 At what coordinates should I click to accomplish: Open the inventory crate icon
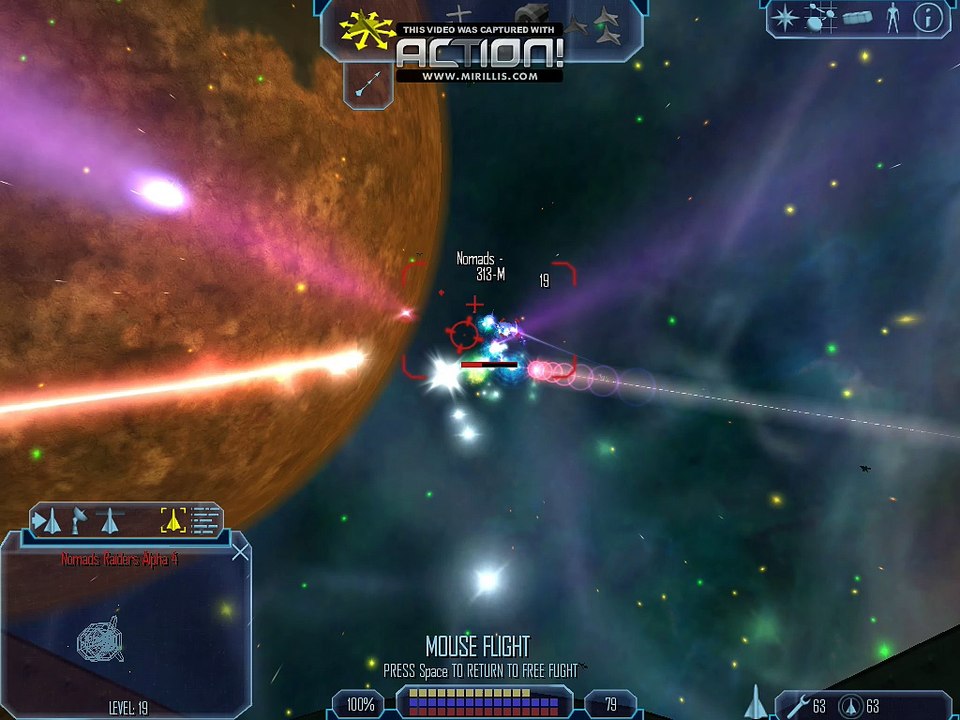point(858,18)
